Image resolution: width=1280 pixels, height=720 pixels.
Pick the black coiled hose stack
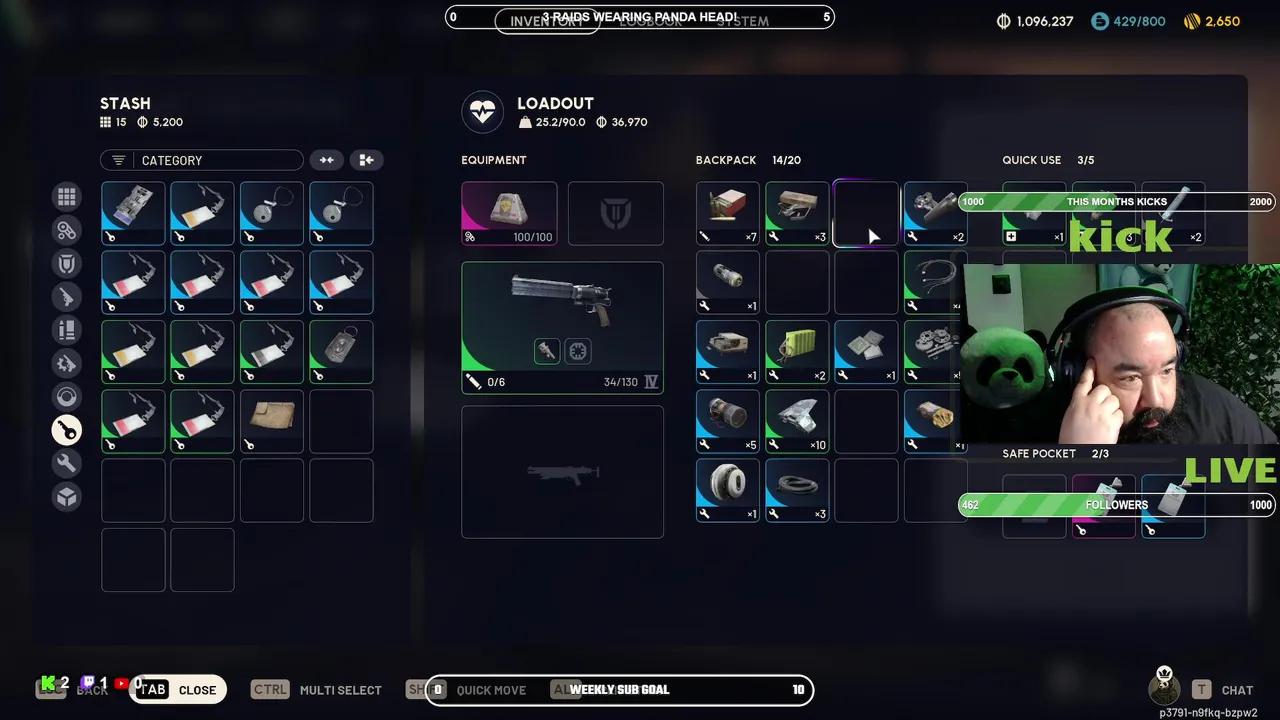coord(797,490)
